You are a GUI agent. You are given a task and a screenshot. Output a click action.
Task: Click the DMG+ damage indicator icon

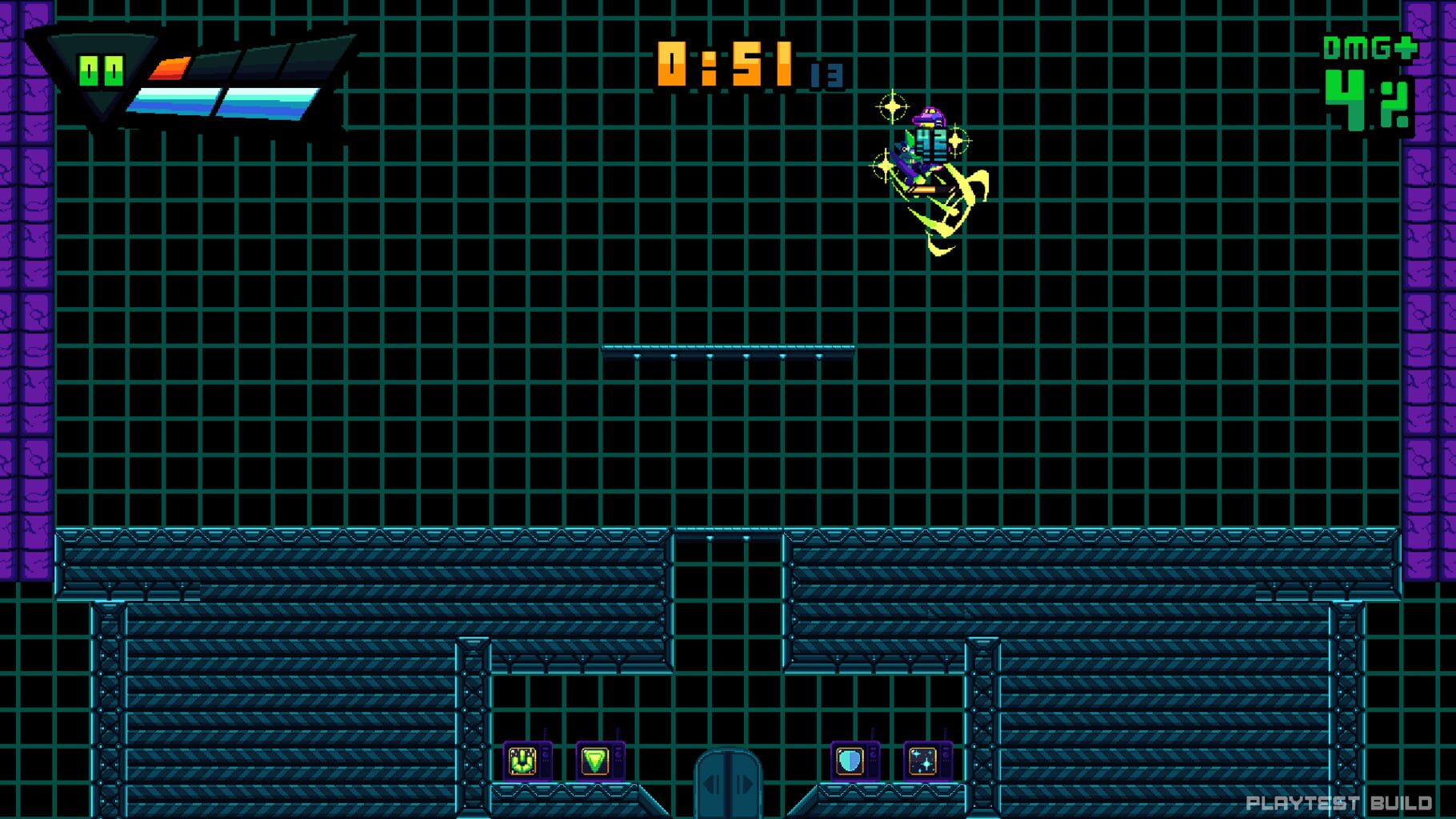tap(1370, 47)
